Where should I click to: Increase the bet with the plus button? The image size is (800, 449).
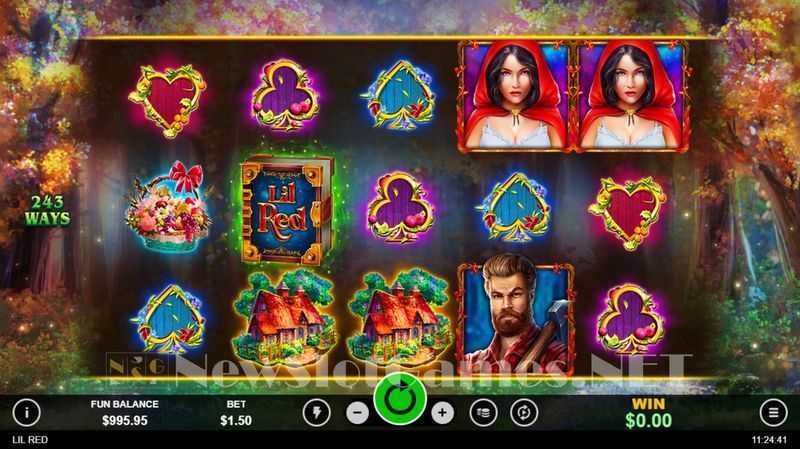coord(443,411)
